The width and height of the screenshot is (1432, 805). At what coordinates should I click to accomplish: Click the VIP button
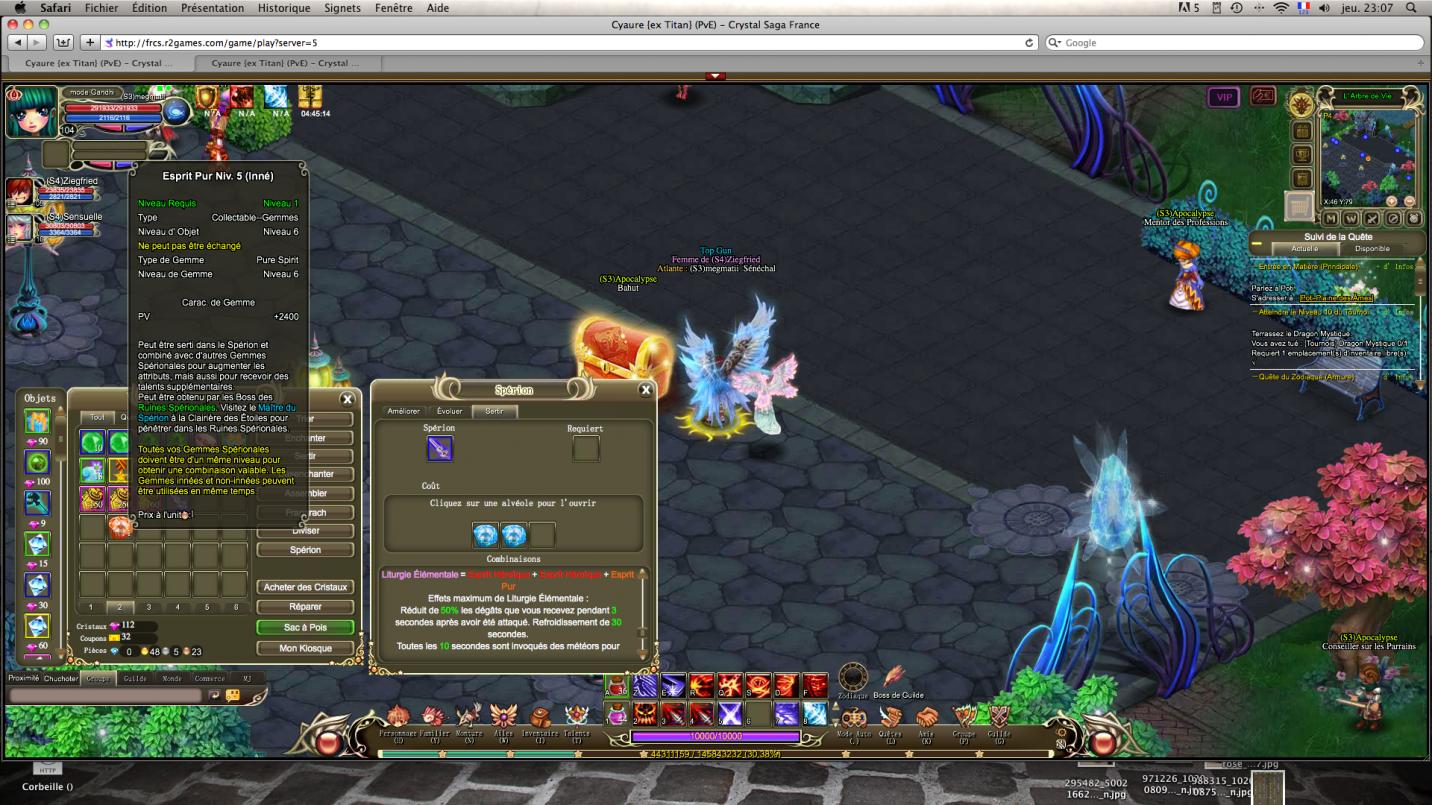click(x=1223, y=97)
